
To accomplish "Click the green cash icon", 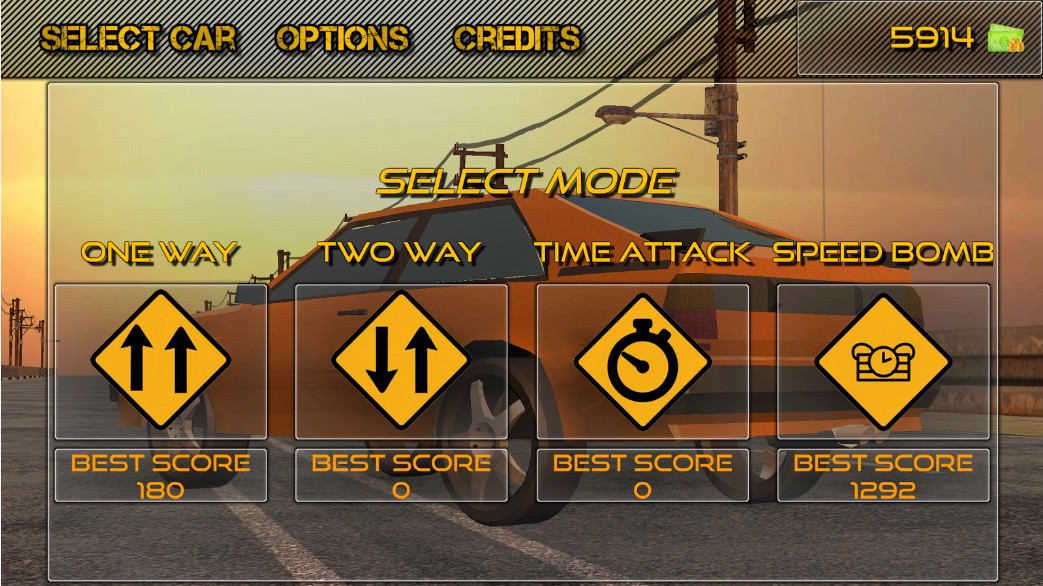I will click(x=1005, y=38).
